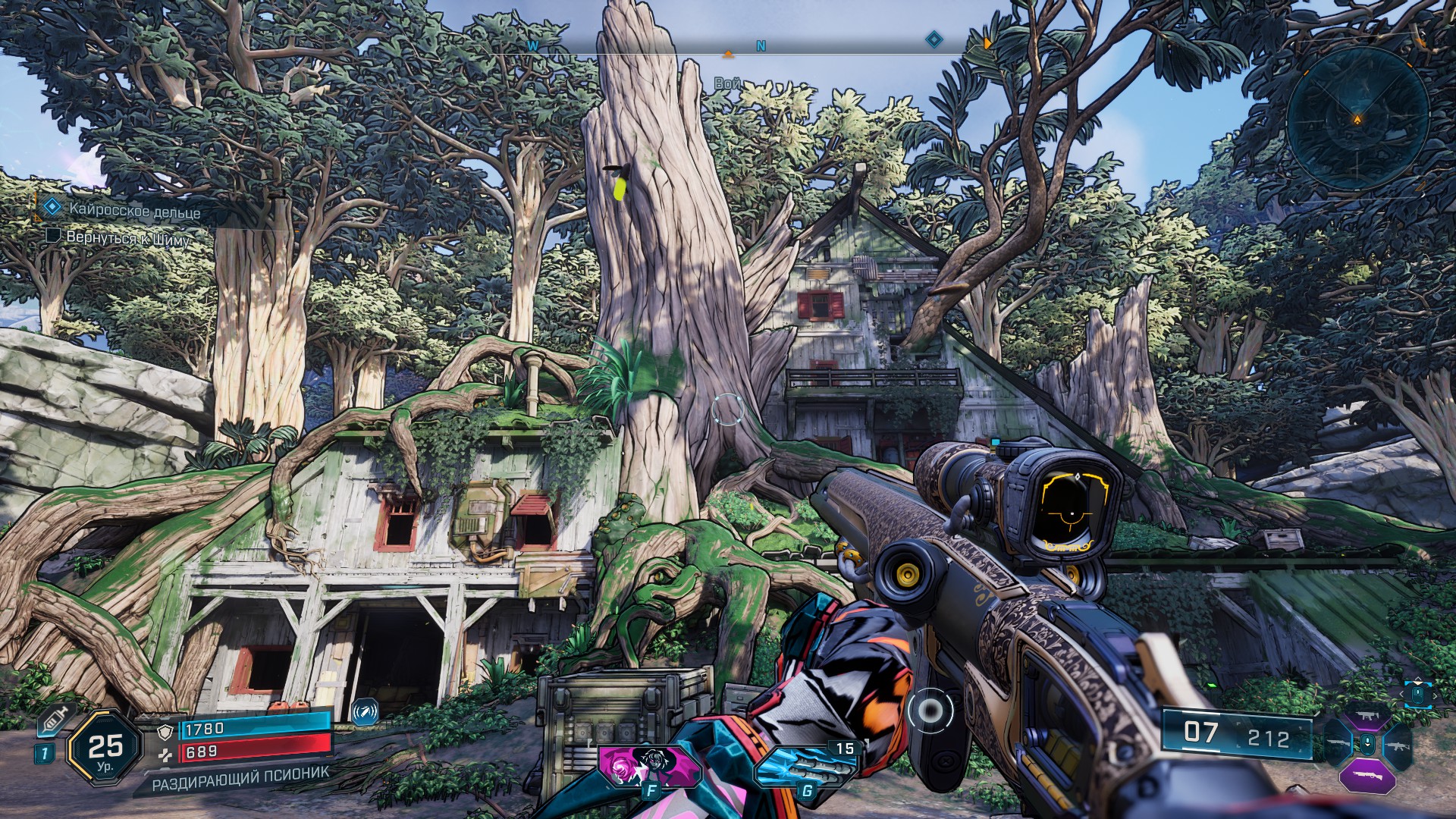Click the signal wave status icon
Screen dimensions: 1456x819
365,711
